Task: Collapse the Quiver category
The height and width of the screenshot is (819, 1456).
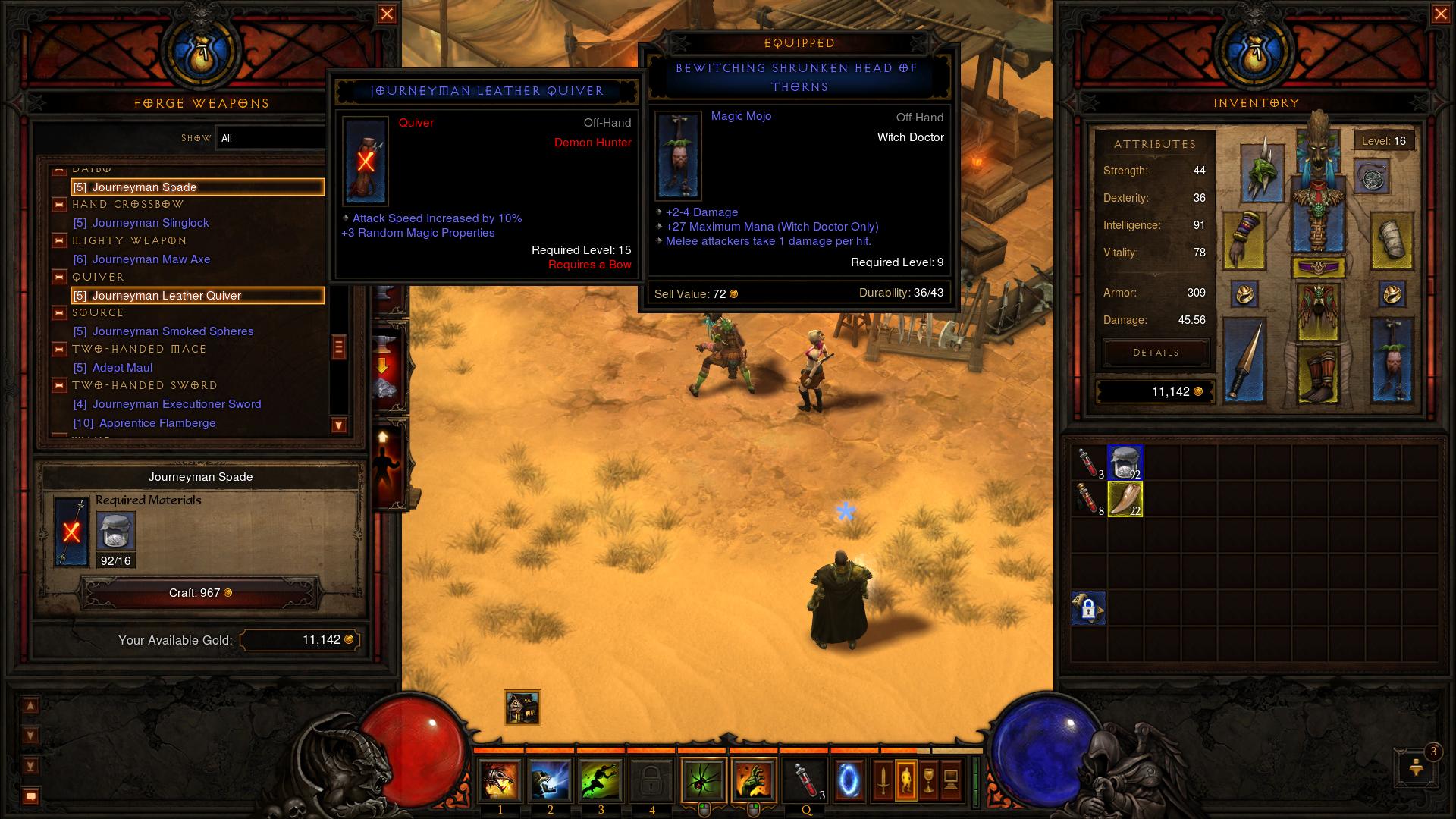Action: click(59, 277)
